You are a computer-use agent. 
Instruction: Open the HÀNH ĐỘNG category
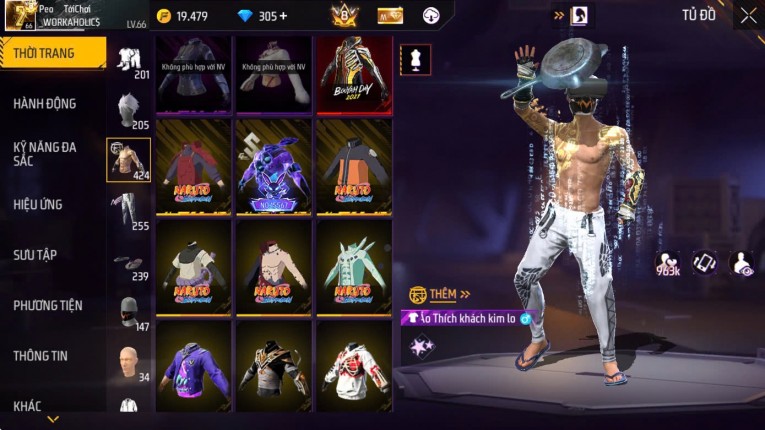pyautogui.click(x=45, y=103)
